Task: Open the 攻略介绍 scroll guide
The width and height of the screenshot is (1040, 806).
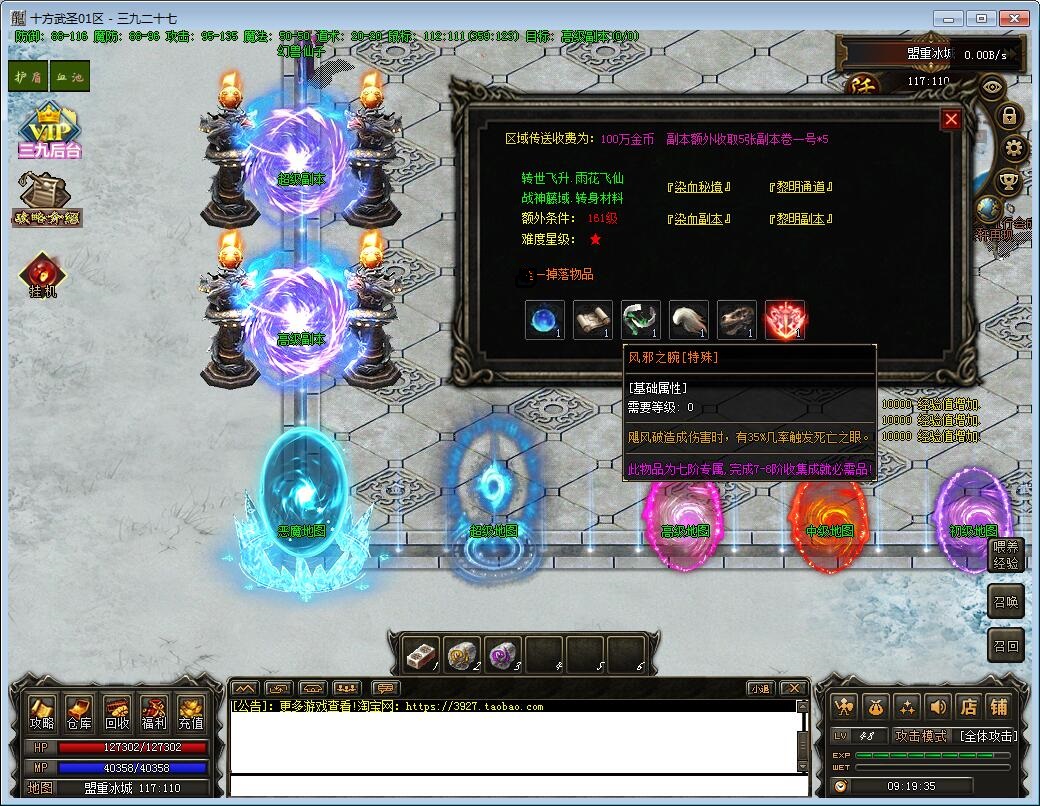Action: (47, 201)
